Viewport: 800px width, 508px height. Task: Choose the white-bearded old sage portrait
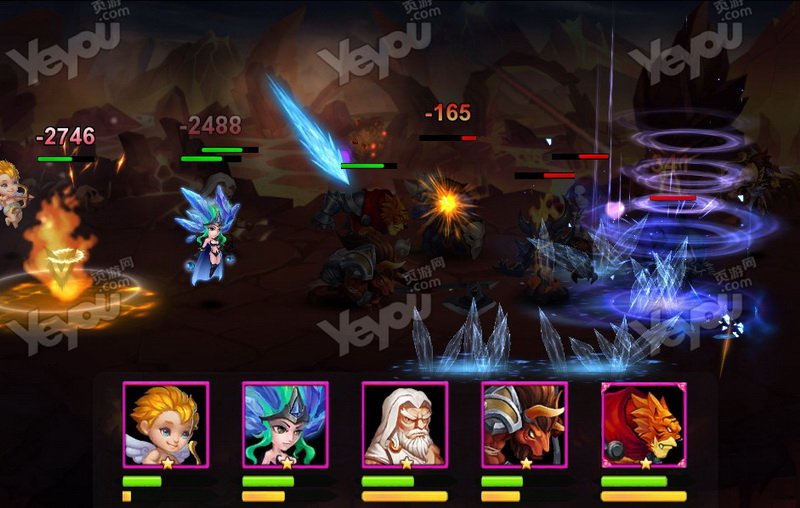click(x=404, y=424)
